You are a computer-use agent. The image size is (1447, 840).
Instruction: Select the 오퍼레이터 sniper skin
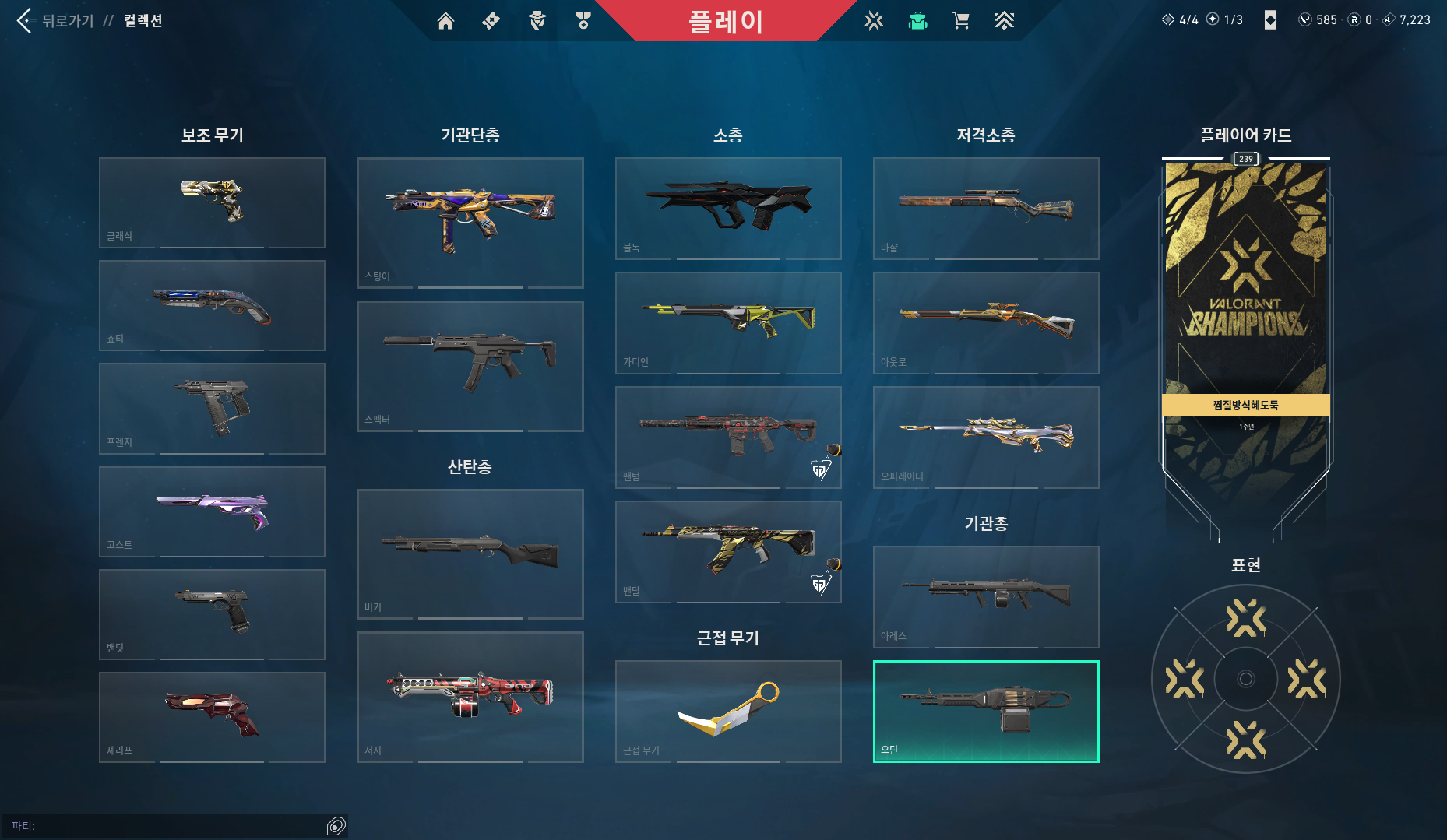click(985, 436)
